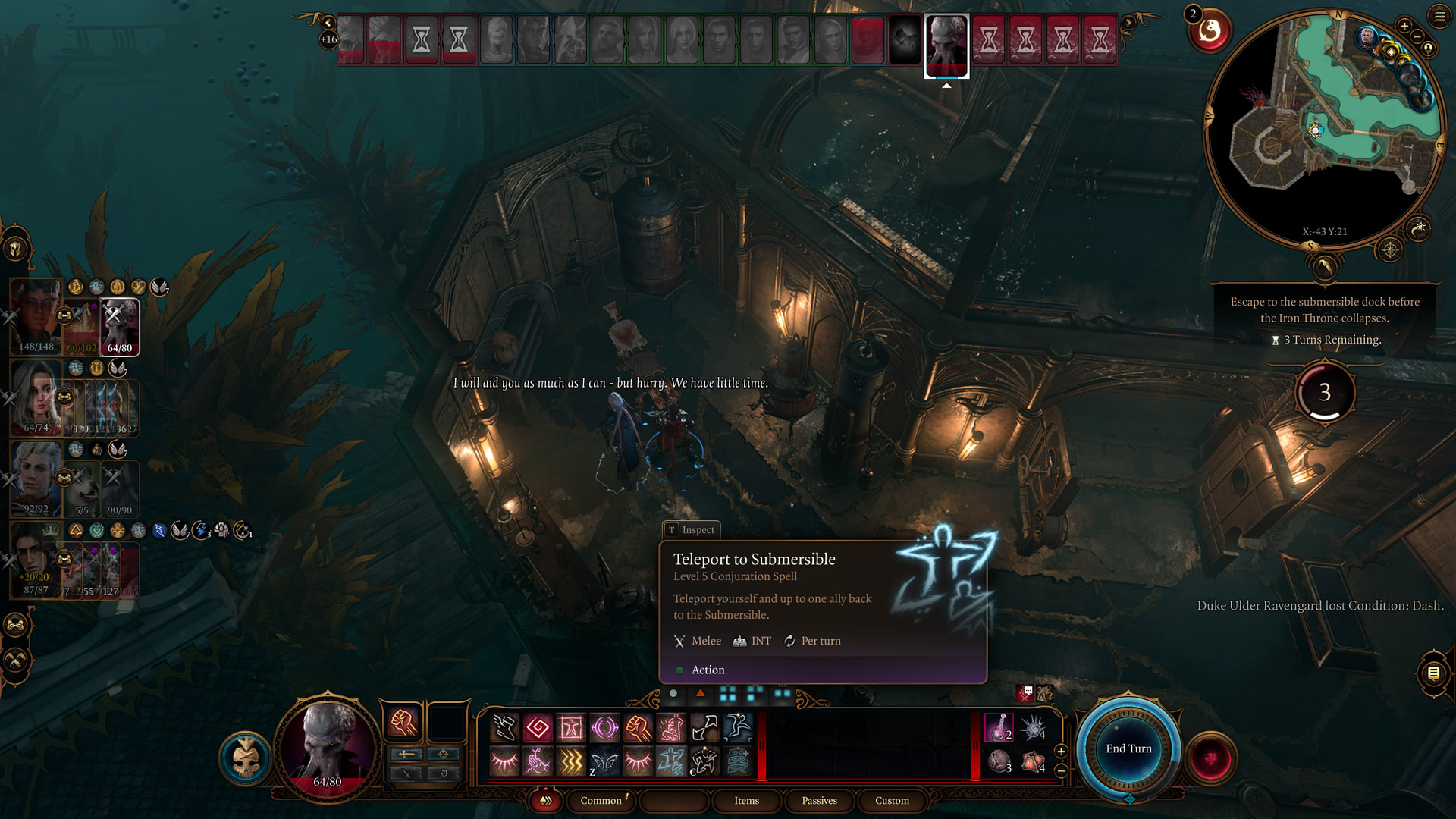
Task: Zoom in the minimap with plus button
Action: coord(1404,27)
